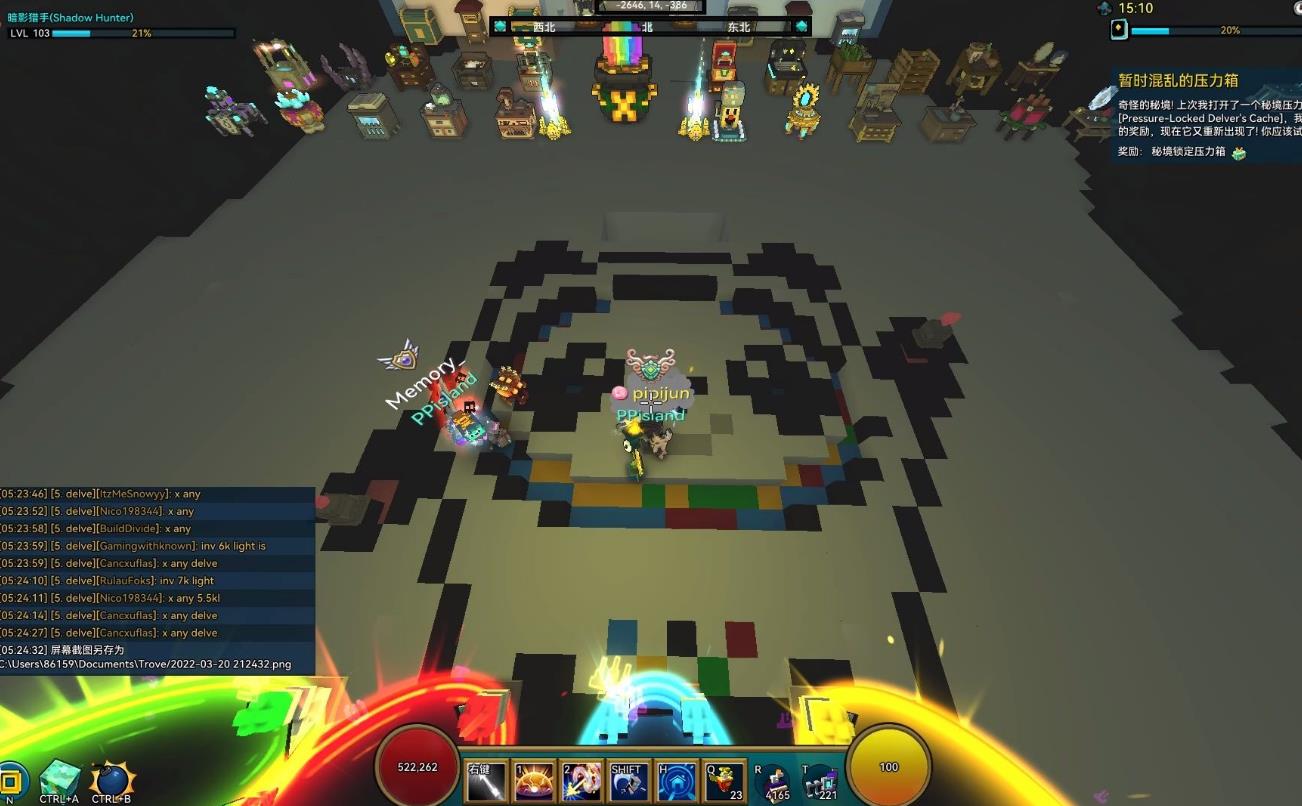The height and width of the screenshot is (806, 1302).
Task: Select the T item slot showing 221
Action: pyautogui.click(x=820, y=783)
